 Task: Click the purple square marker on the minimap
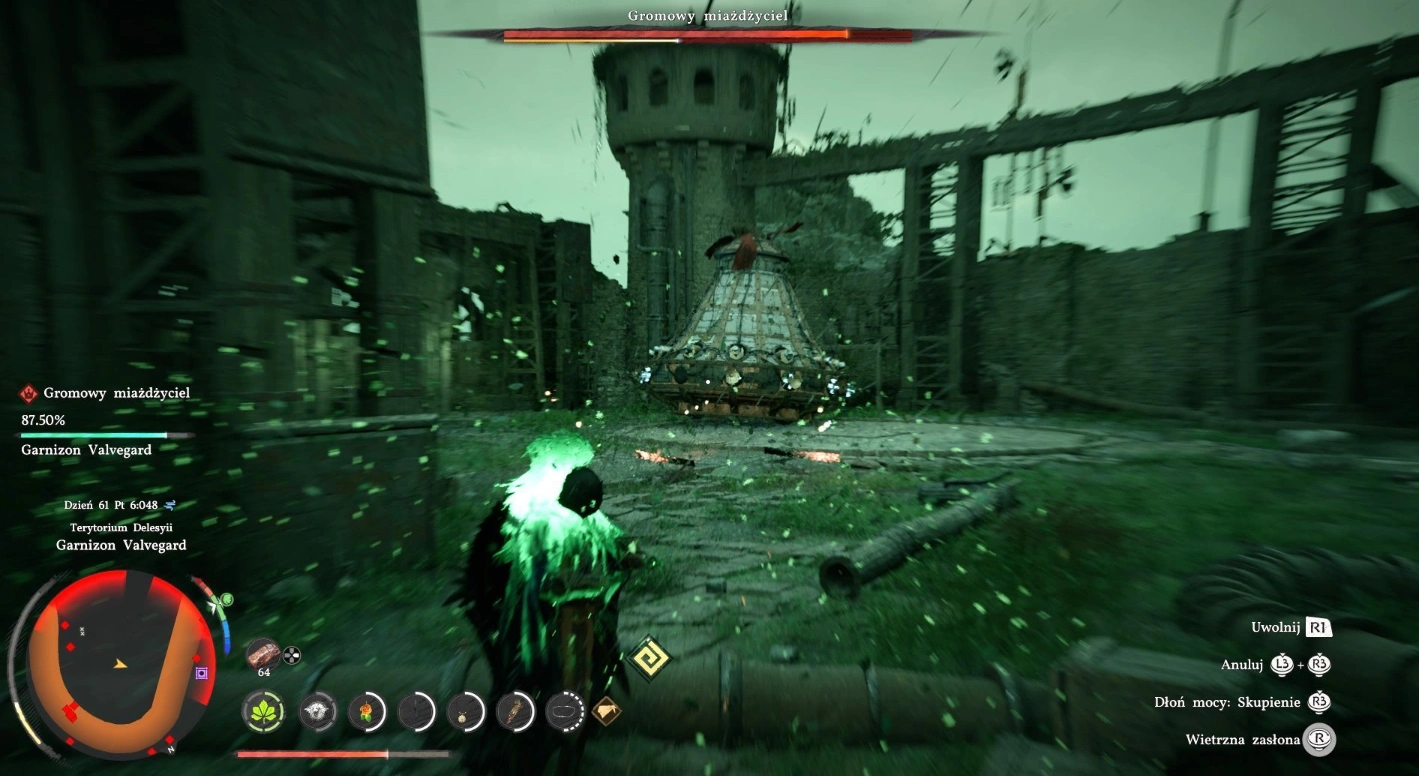coord(202,673)
